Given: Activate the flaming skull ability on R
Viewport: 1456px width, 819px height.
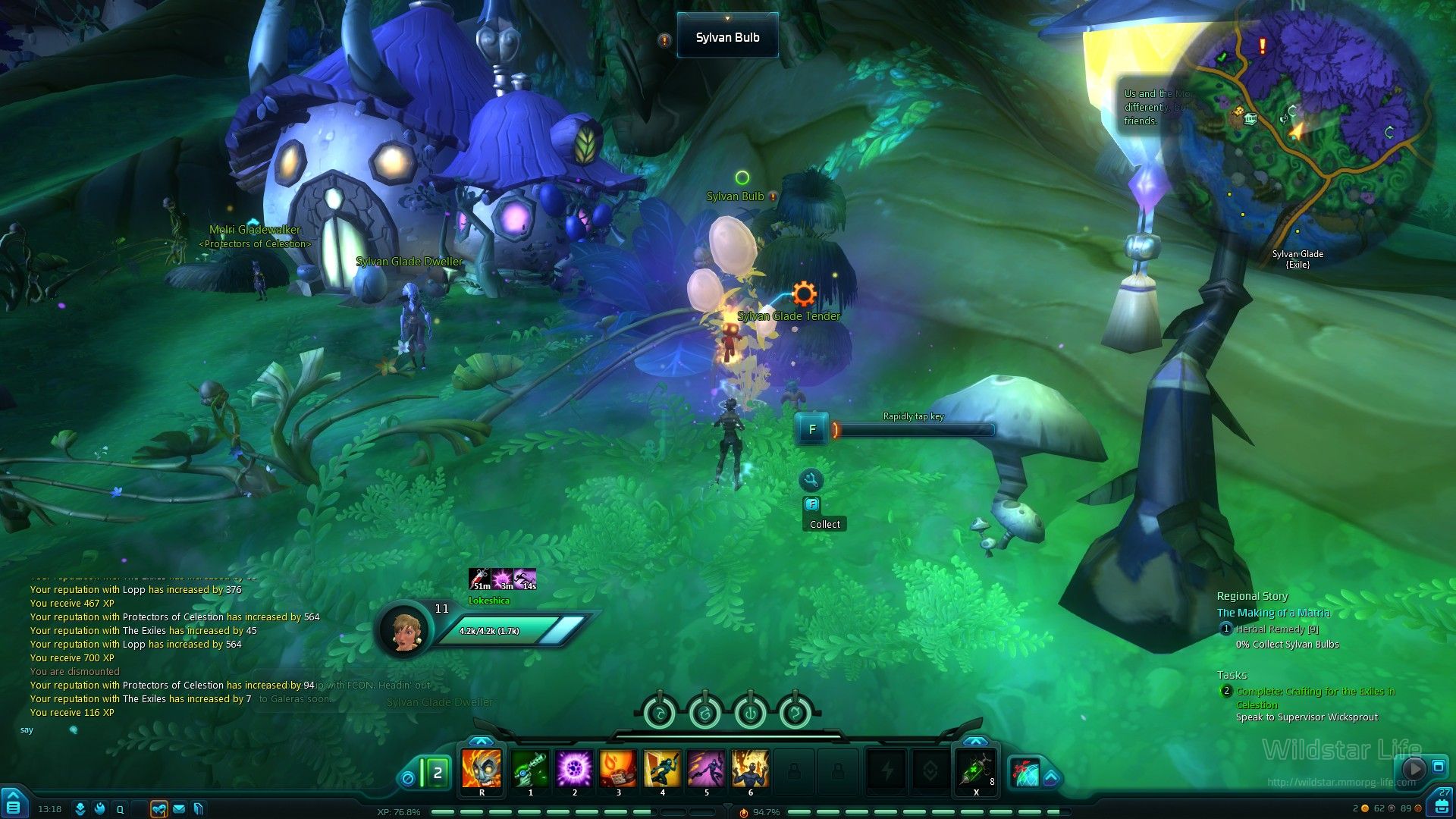Looking at the screenshot, I should [482, 769].
